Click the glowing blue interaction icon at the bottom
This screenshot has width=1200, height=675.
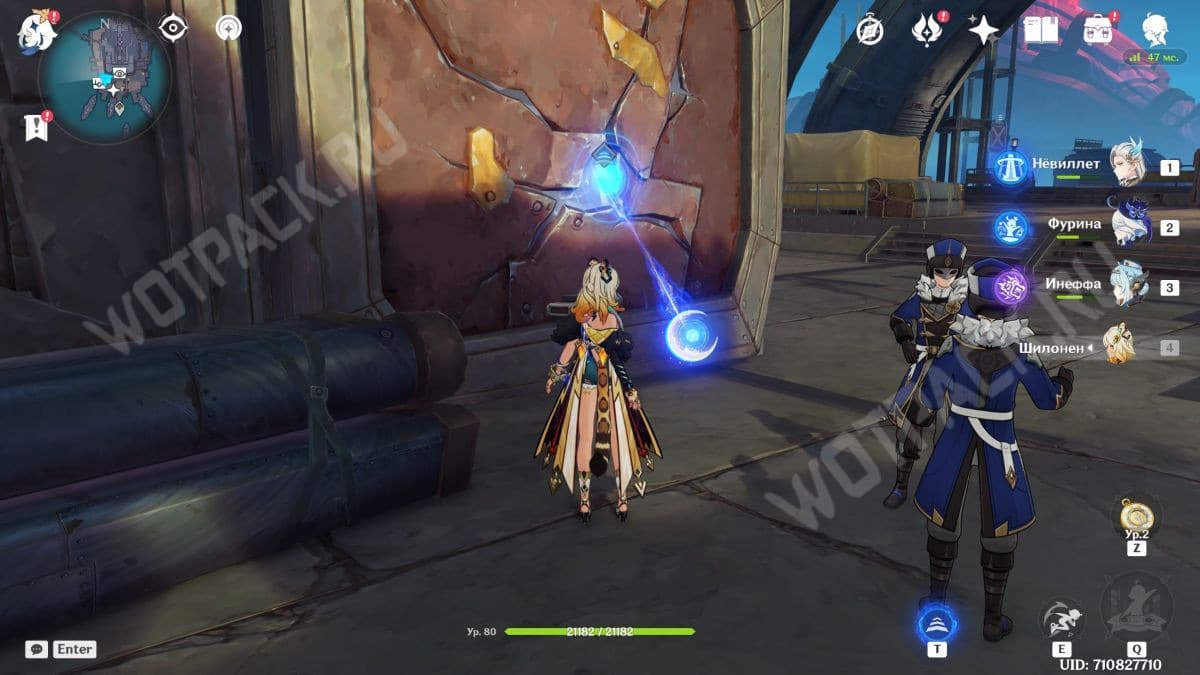(x=937, y=624)
